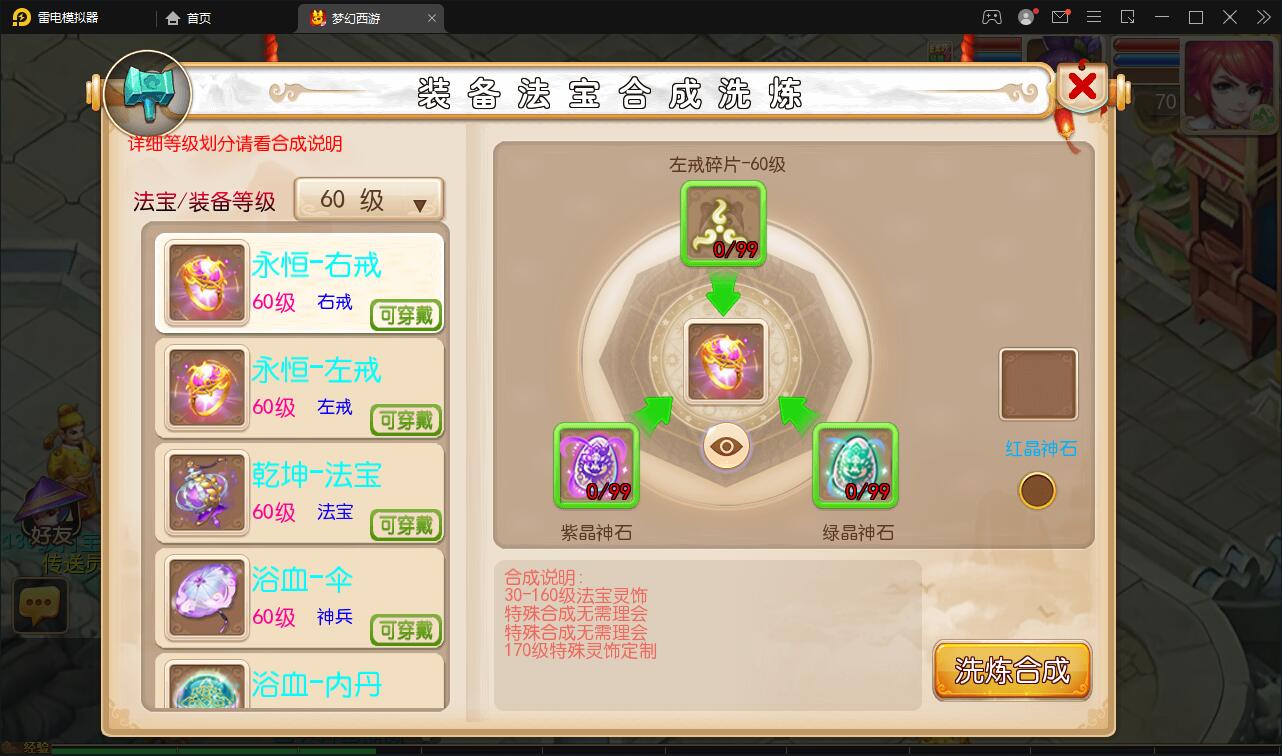Select the 紫晶神石 material slot
Image resolution: width=1282 pixels, height=756 pixels.
pos(597,466)
